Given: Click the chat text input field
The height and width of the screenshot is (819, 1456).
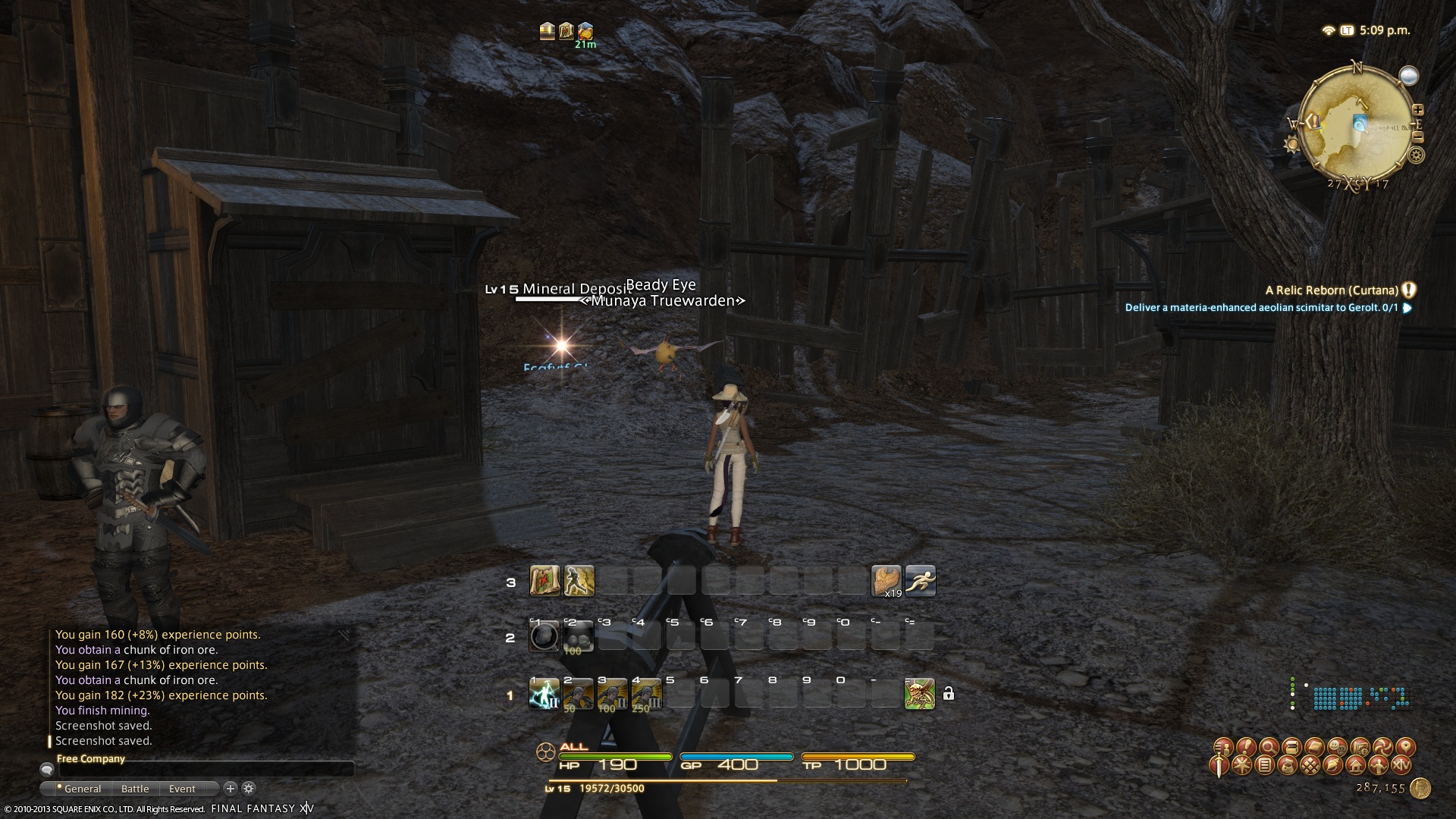Looking at the screenshot, I should (205, 770).
